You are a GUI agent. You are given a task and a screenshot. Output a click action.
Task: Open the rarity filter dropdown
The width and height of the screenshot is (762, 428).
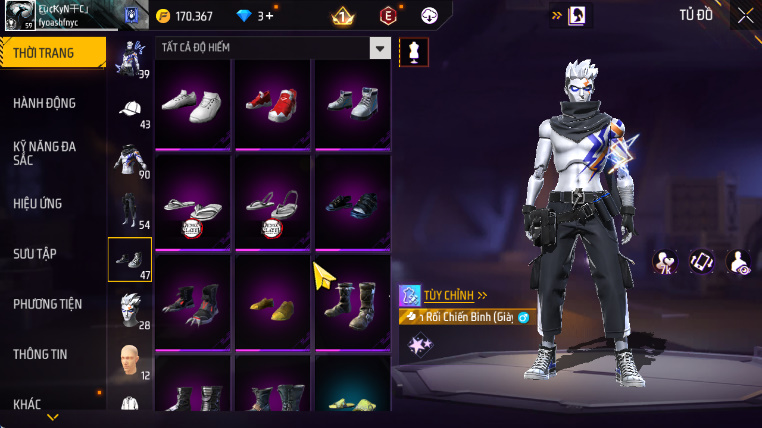(379, 48)
